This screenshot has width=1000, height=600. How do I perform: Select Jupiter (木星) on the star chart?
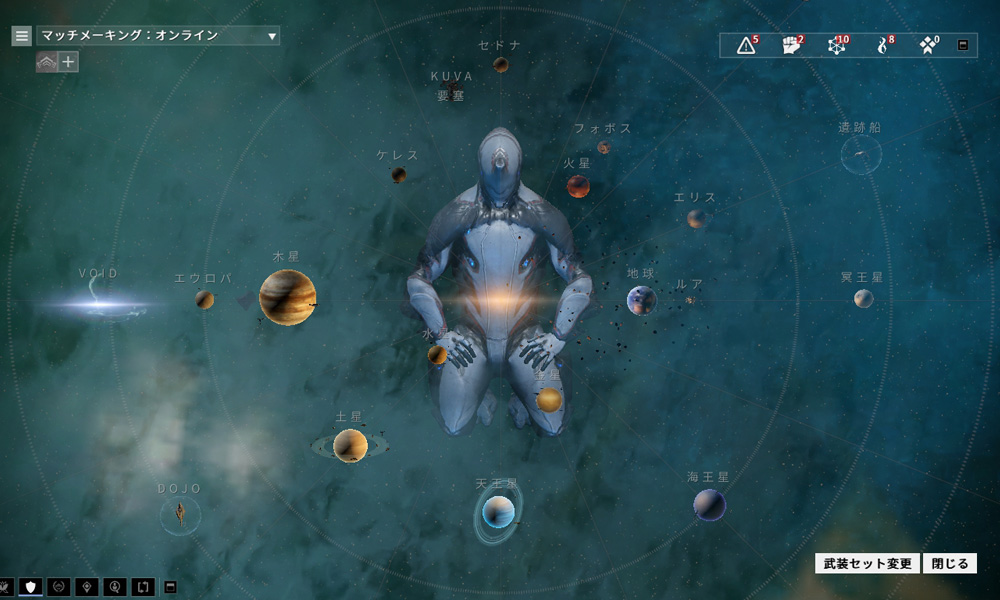287,297
